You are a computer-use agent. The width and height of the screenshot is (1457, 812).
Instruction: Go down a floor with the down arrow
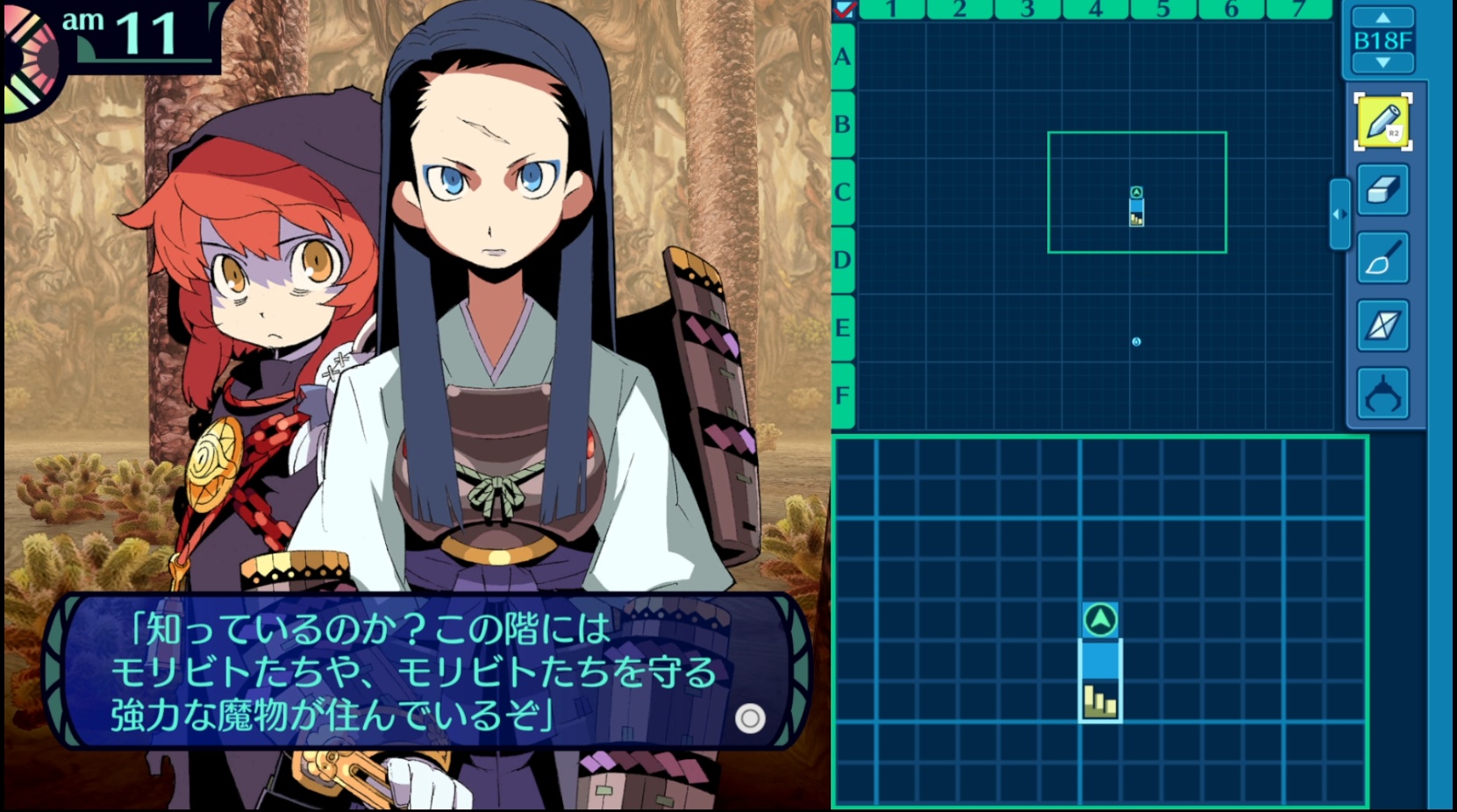1382,63
